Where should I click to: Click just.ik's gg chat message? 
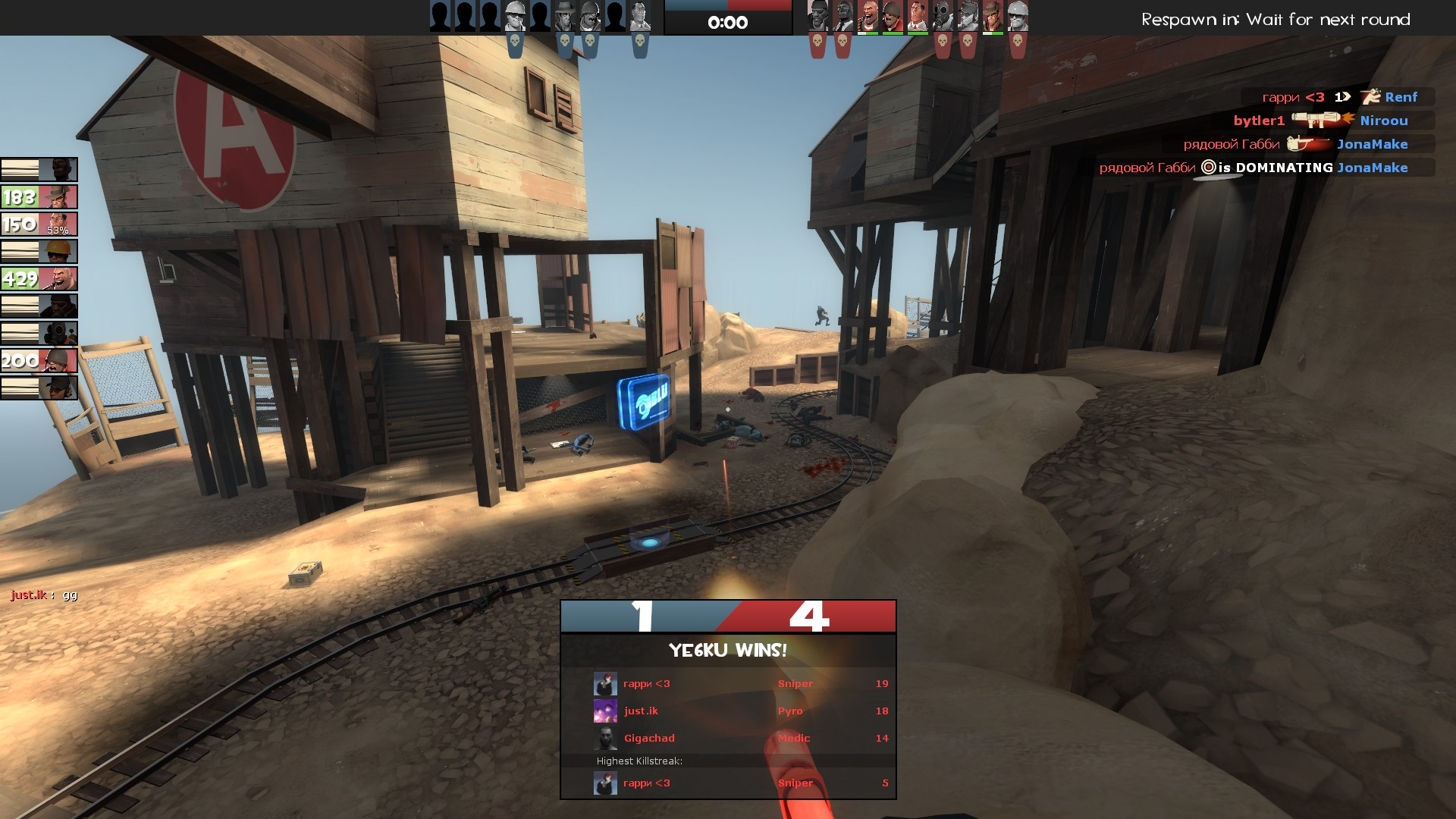click(44, 595)
